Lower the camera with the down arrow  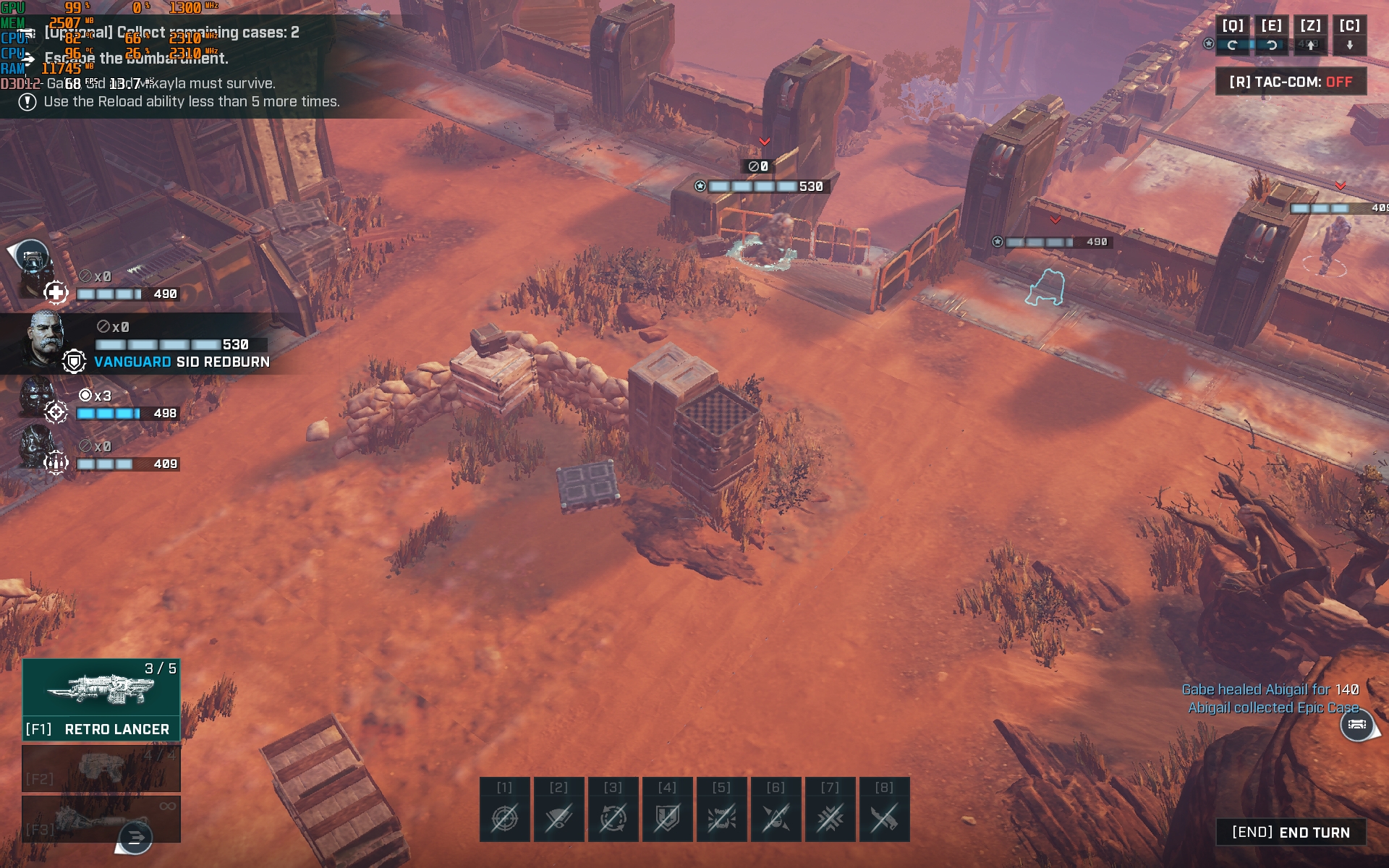(x=1349, y=45)
